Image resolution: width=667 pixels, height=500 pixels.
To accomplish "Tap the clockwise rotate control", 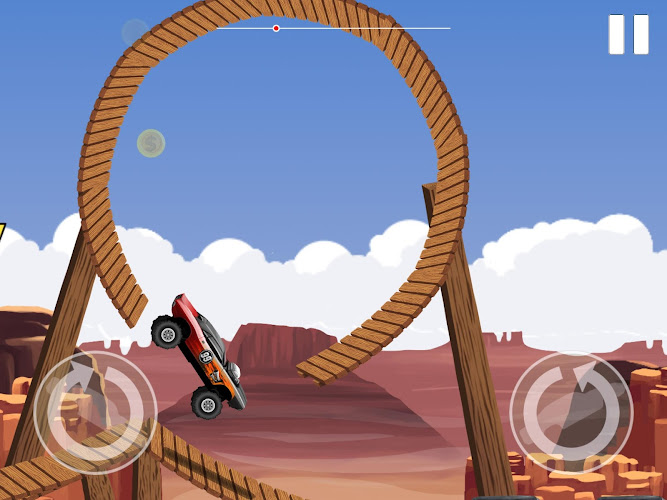I will [95, 411].
